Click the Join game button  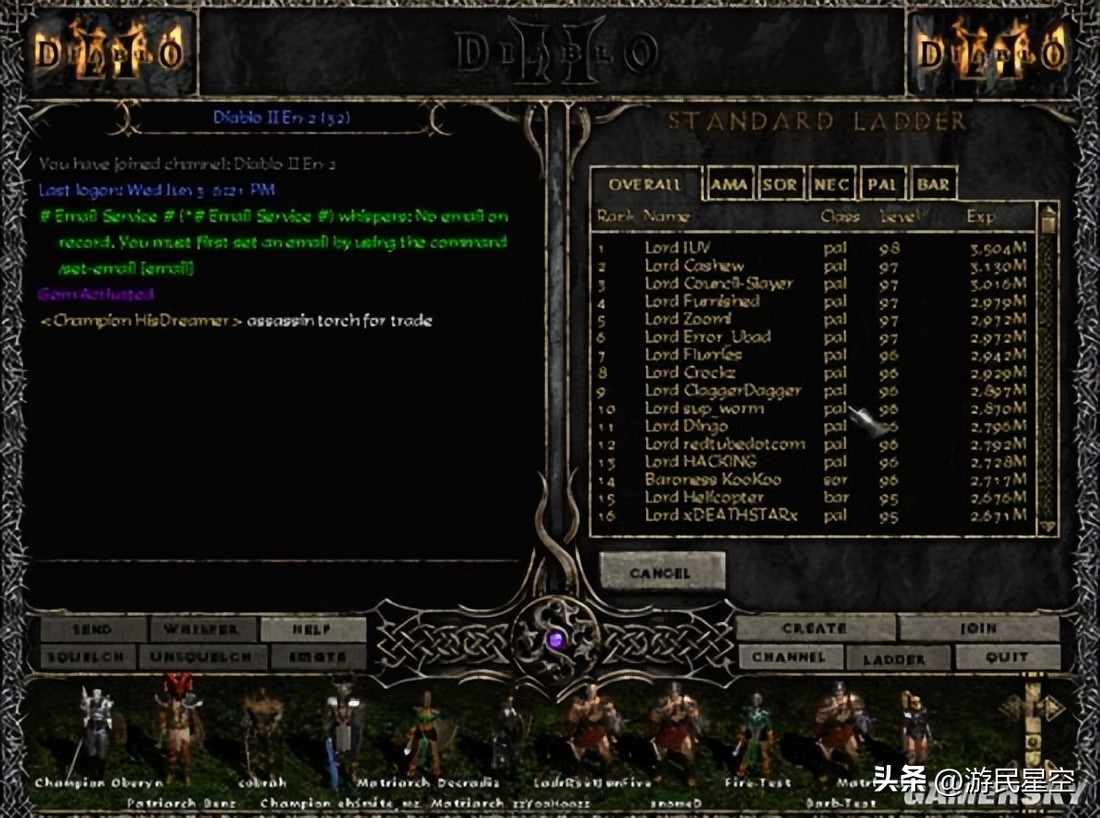coord(978,629)
